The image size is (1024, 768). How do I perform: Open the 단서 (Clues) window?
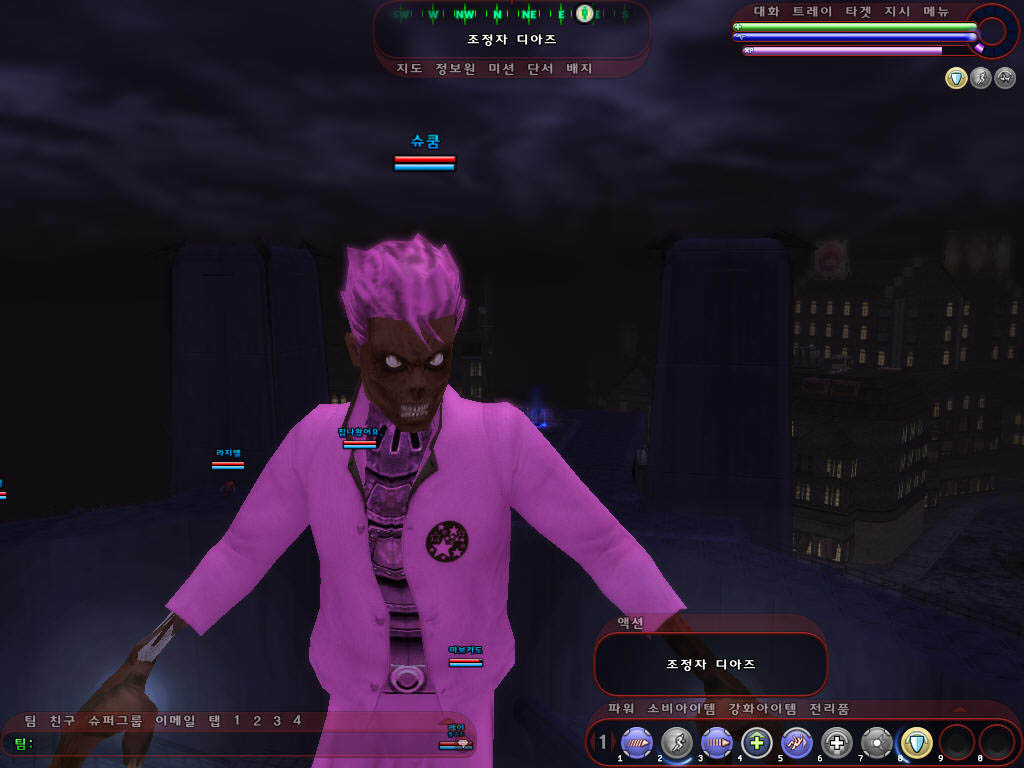click(540, 69)
